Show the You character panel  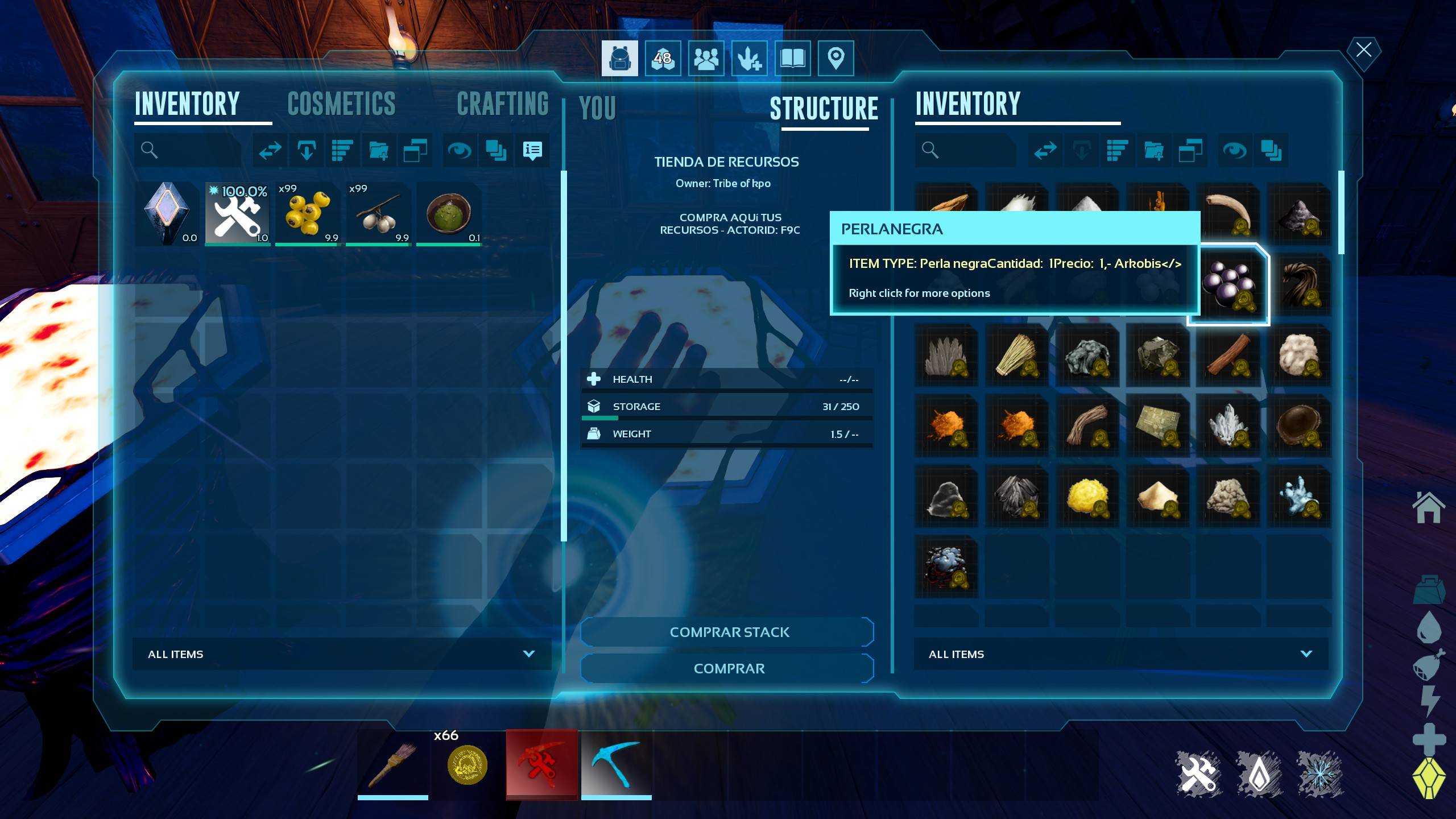tap(597, 108)
